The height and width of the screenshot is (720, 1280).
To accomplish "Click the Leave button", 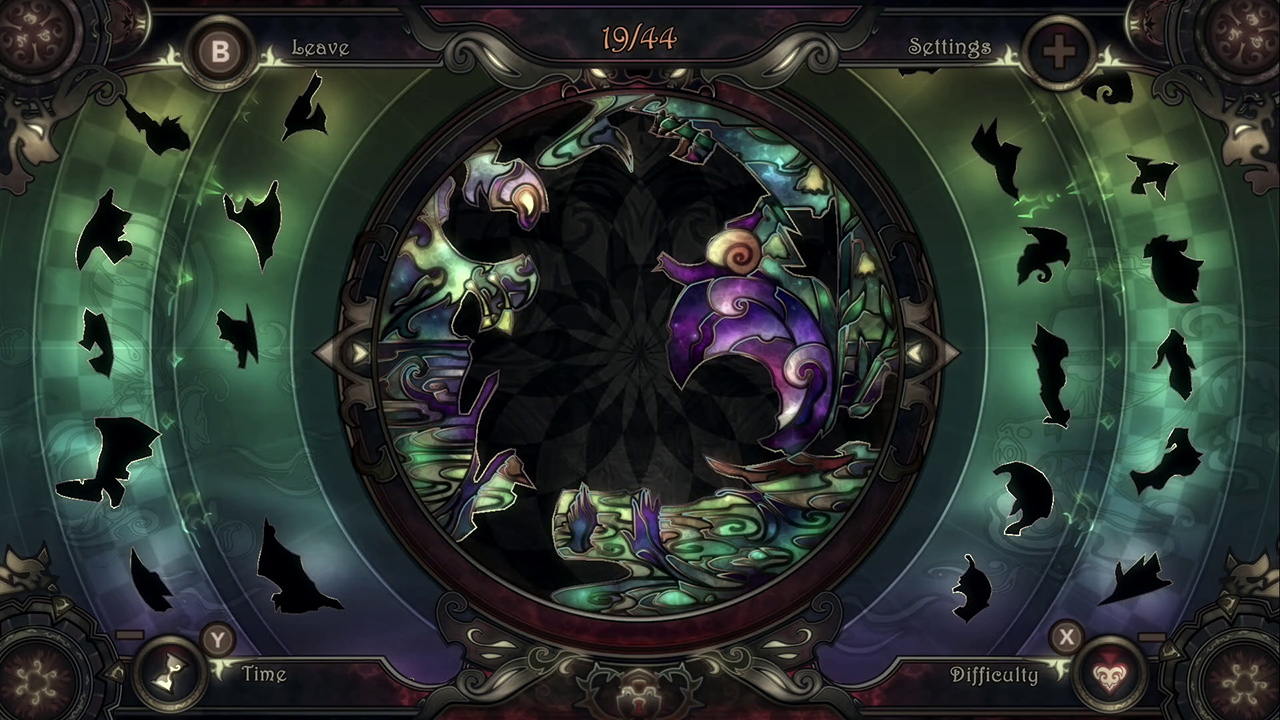I will point(321,47).
